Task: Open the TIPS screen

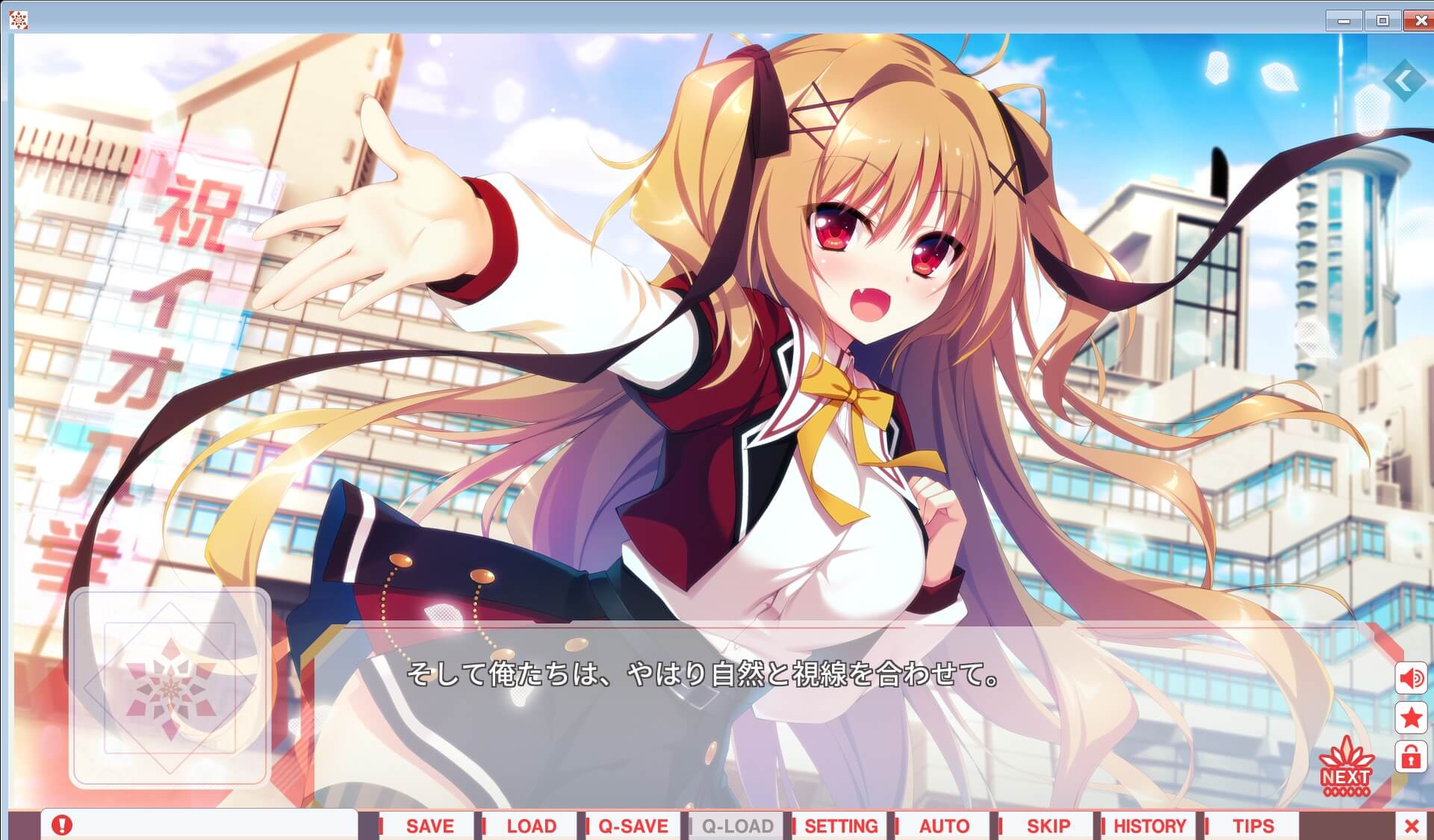Action: click(1252, 826)
